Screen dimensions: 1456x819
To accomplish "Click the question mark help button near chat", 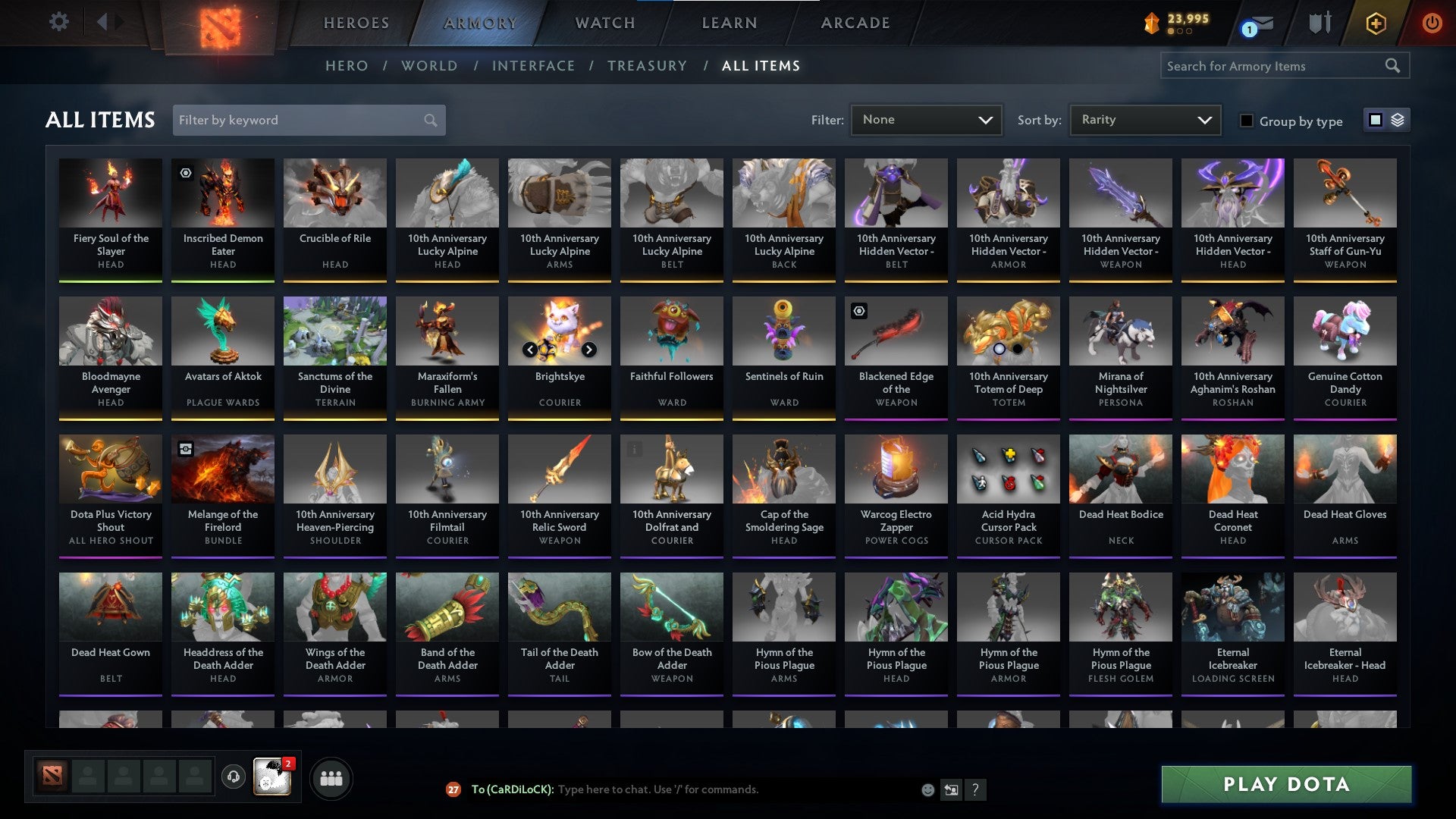I will tap(975, 789).
